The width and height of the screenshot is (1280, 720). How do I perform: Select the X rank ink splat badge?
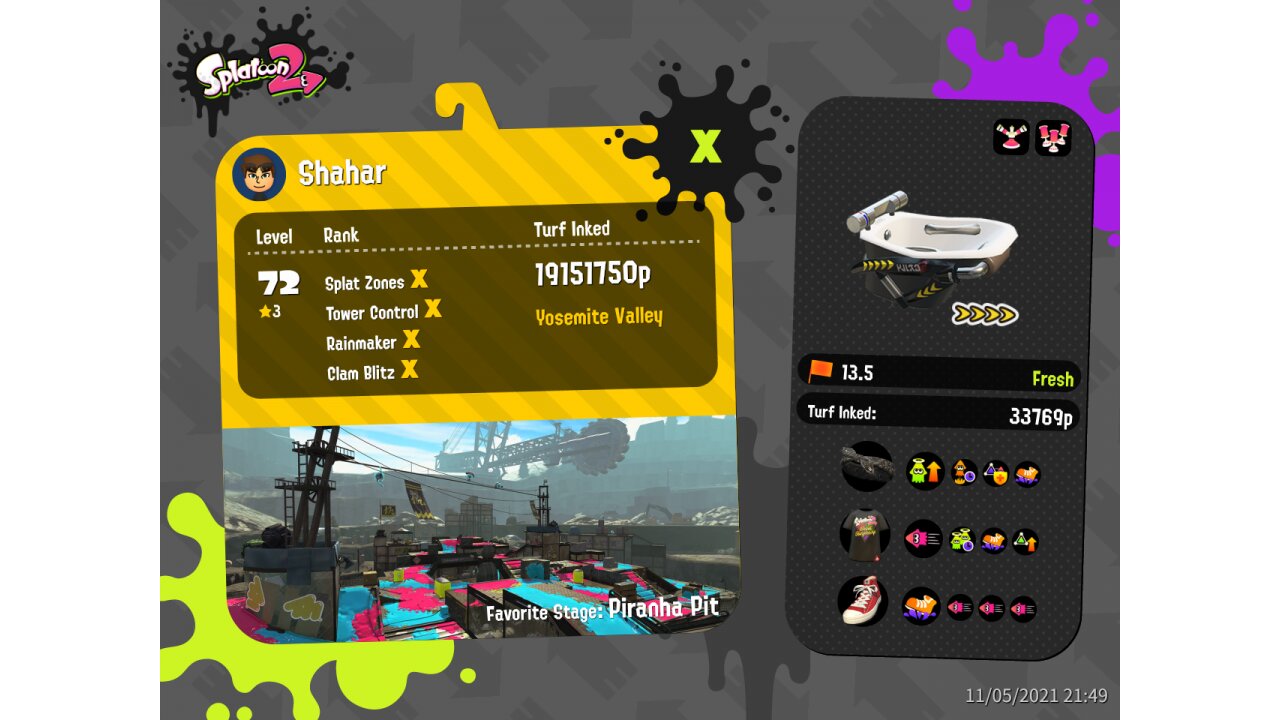706,147
